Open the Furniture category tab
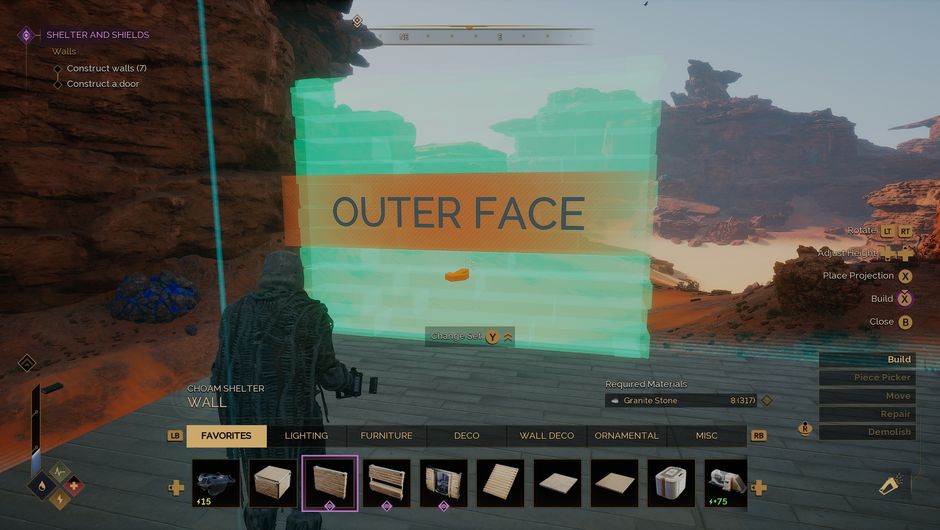This screenshot has width=940, height=530. [x=386, y=436]
